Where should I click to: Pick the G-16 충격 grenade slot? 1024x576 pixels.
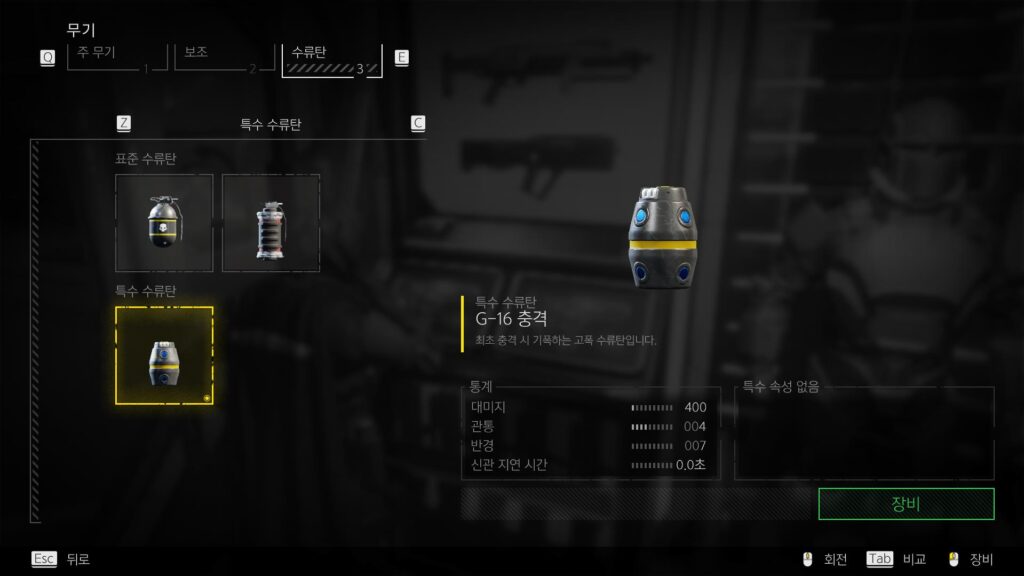[164, 355]
